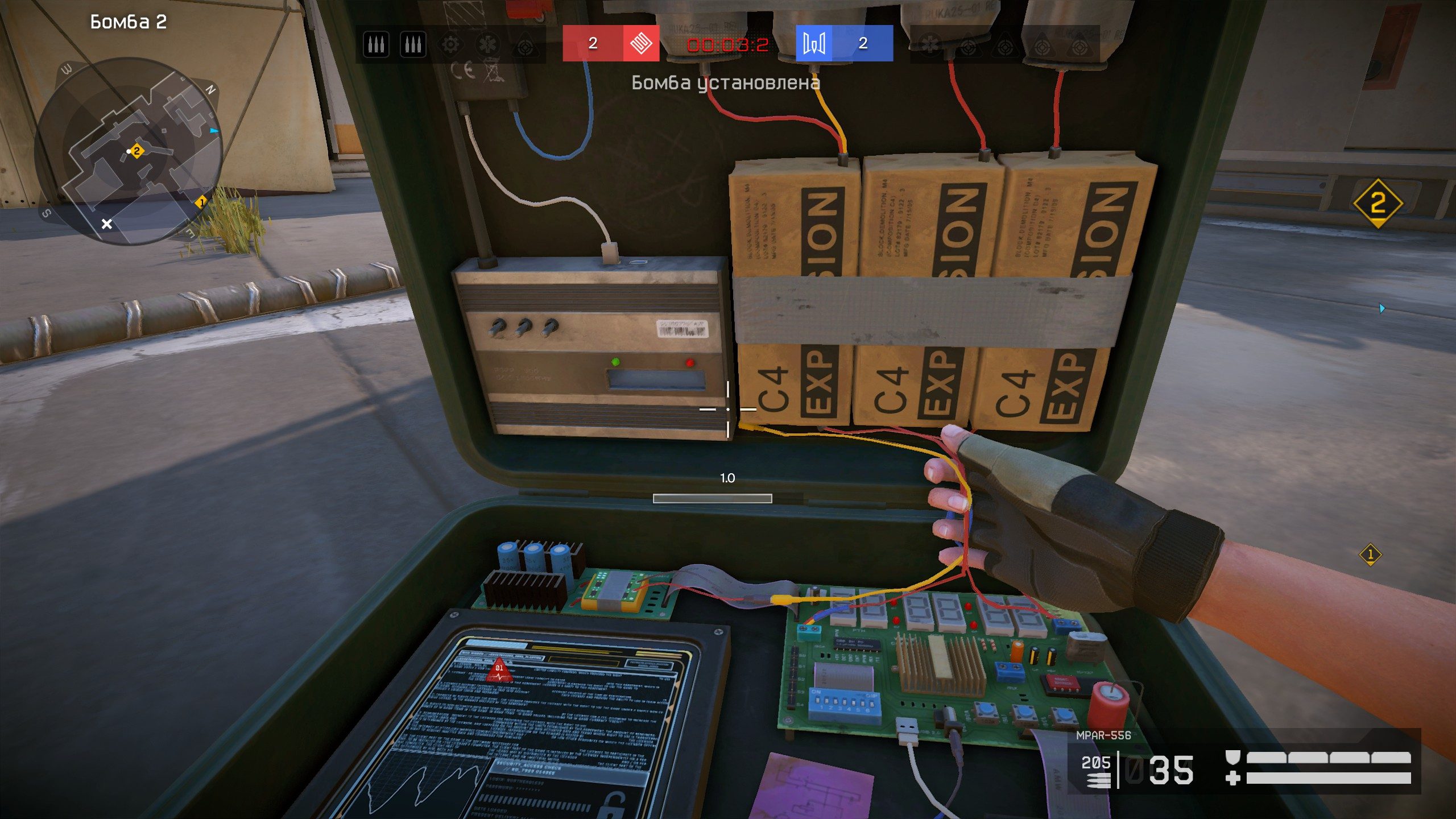Select the bomb 1 marker on the minimap
1456x819 pixels.
coord(201,202)
